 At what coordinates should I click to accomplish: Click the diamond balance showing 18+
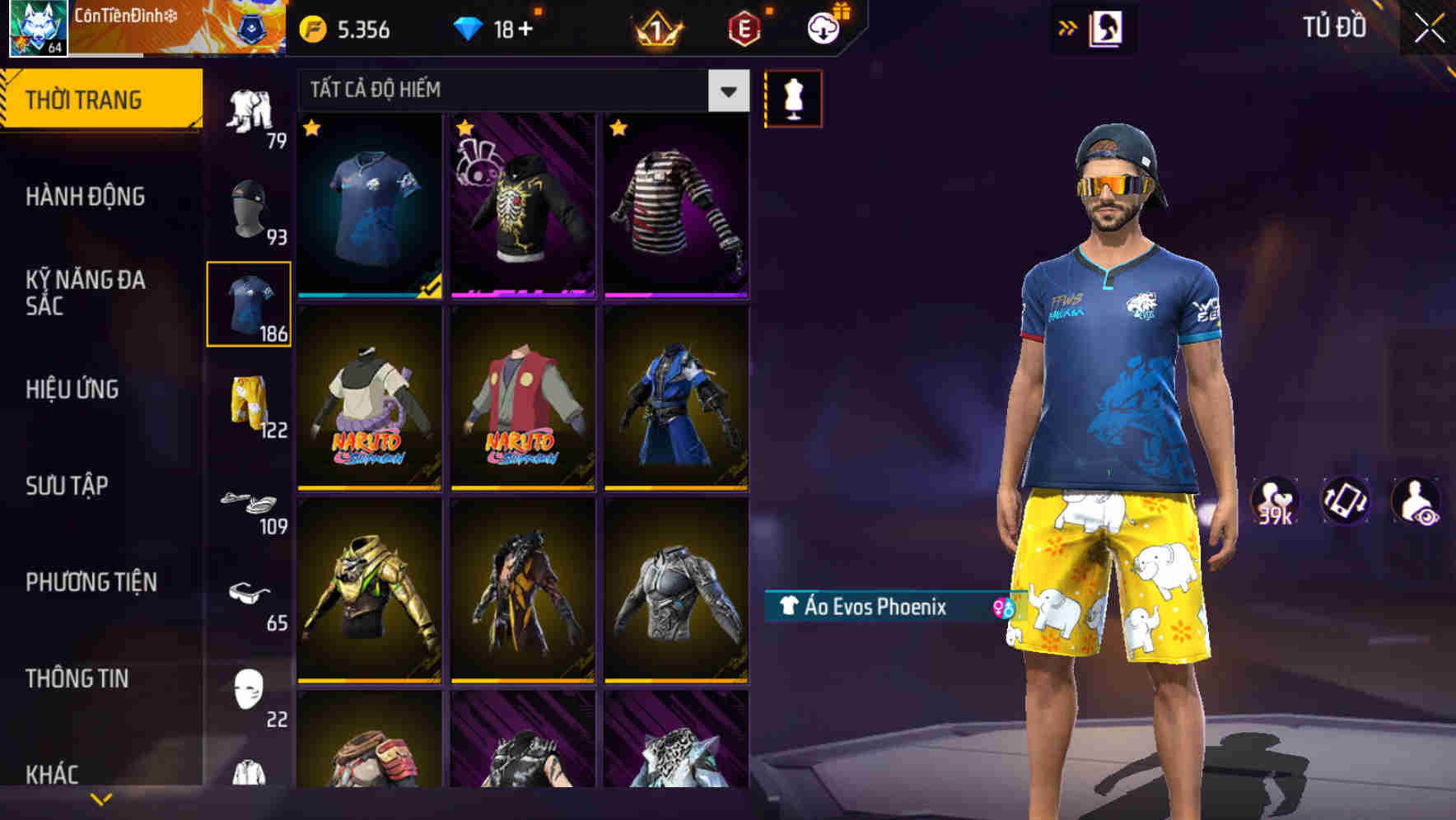tap(494, 27)
